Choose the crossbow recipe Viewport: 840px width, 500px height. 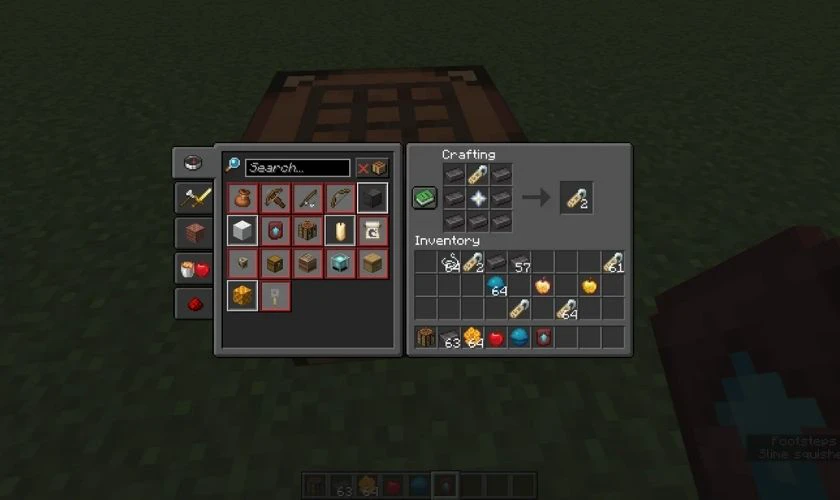(x=275, y=198)
